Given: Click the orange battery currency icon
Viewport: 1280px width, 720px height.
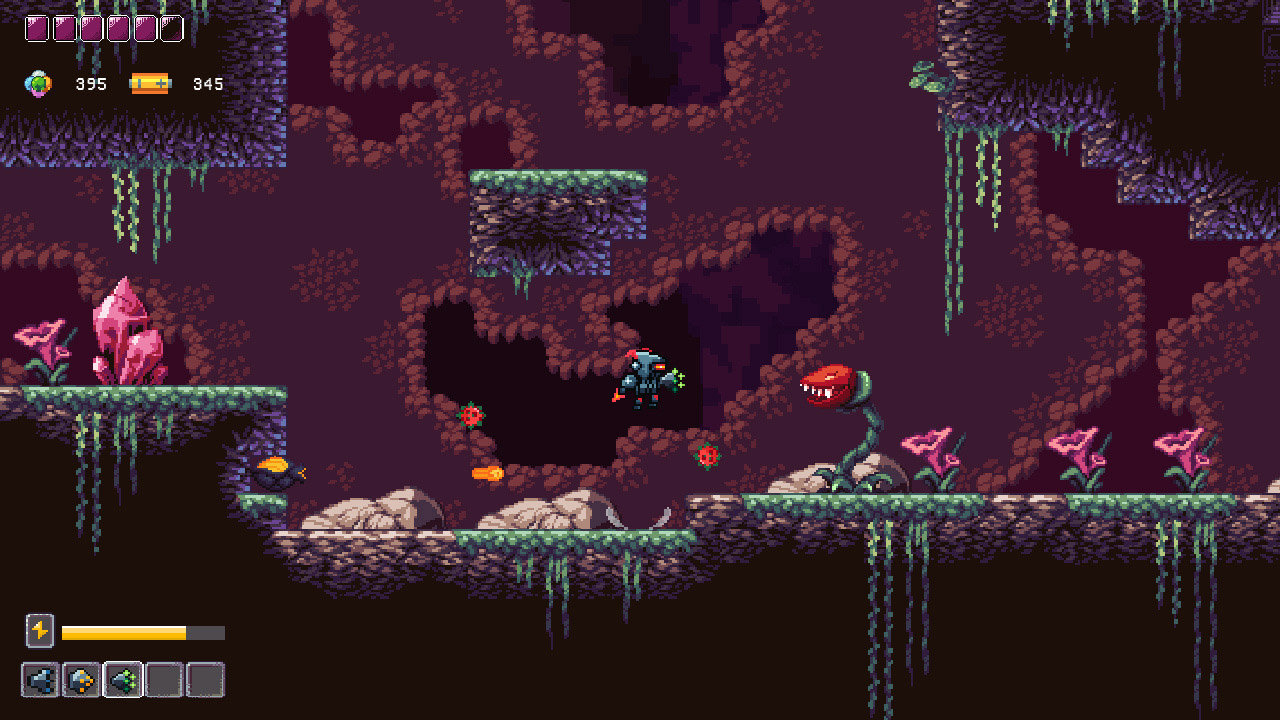Looking at the screenshot, I should (150, 84).
